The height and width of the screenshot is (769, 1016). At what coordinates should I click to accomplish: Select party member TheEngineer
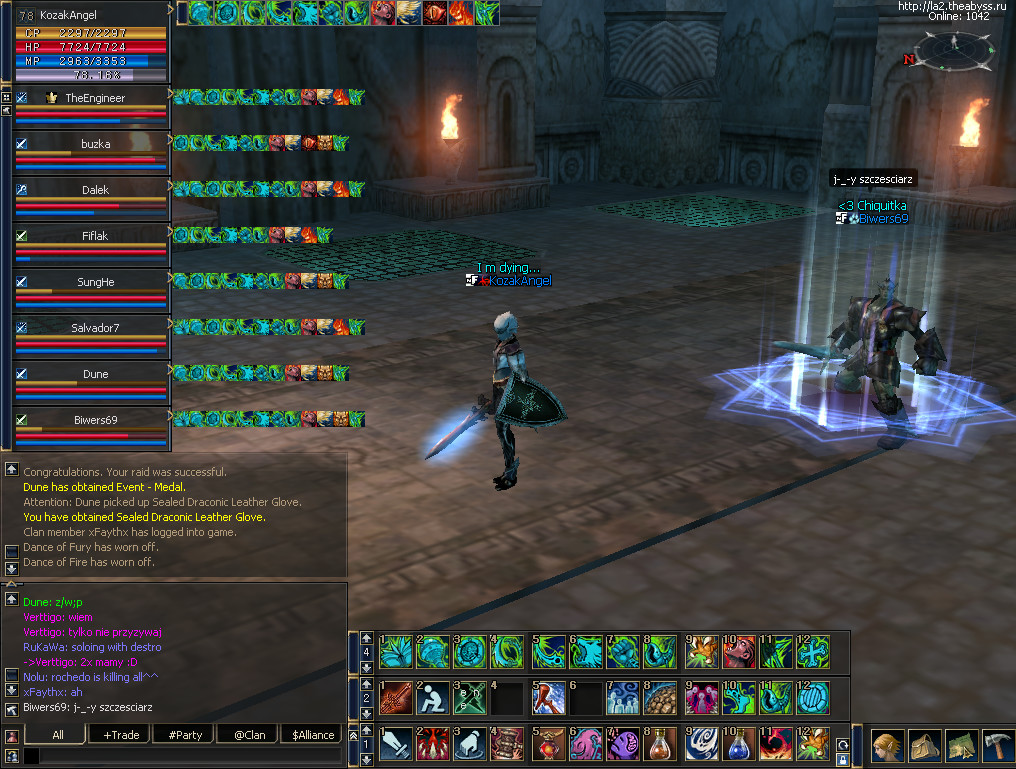[x=90, y=98]
